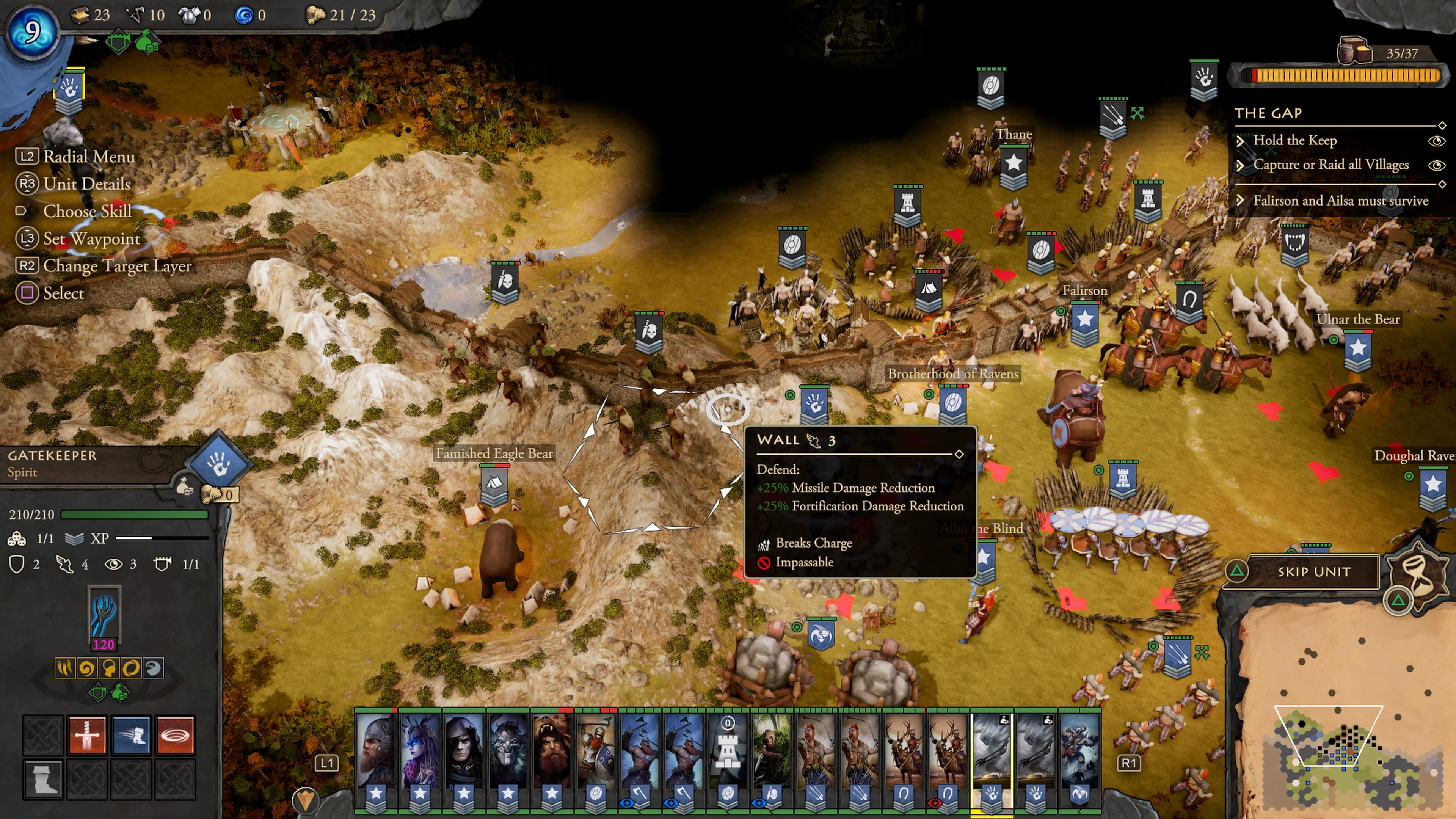Screen dimensions: 1456x819
Task: Select Falirson's star unit banner
Action: point(1085,321)
